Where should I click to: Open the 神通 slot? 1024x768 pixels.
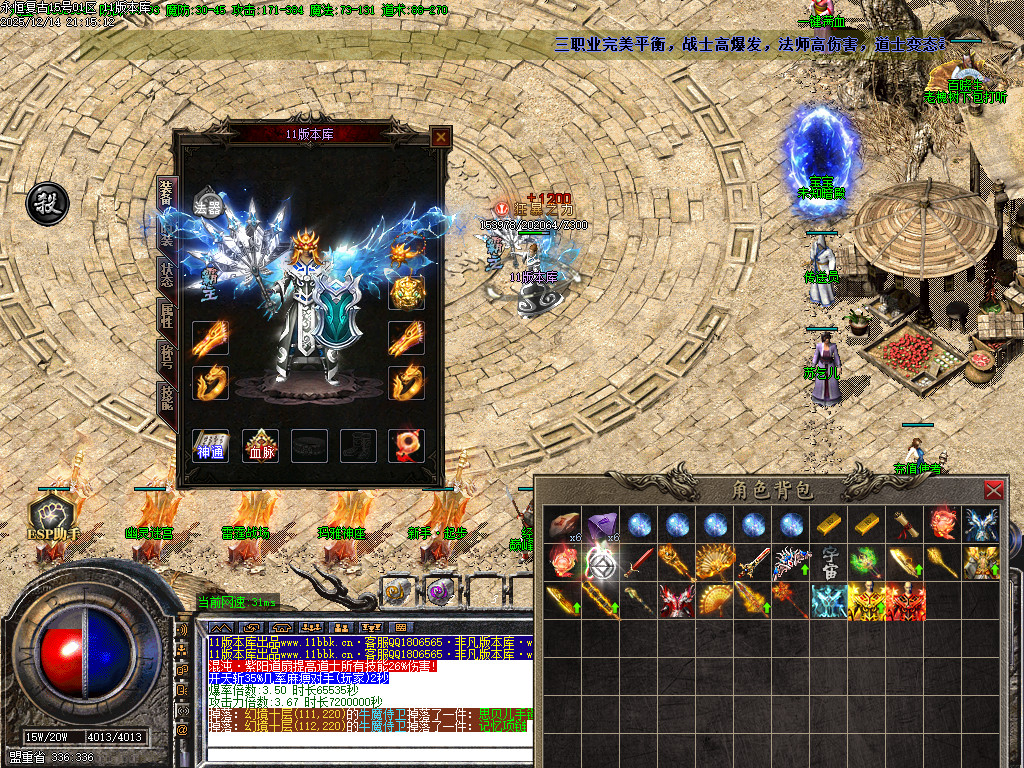click(210, 446)
